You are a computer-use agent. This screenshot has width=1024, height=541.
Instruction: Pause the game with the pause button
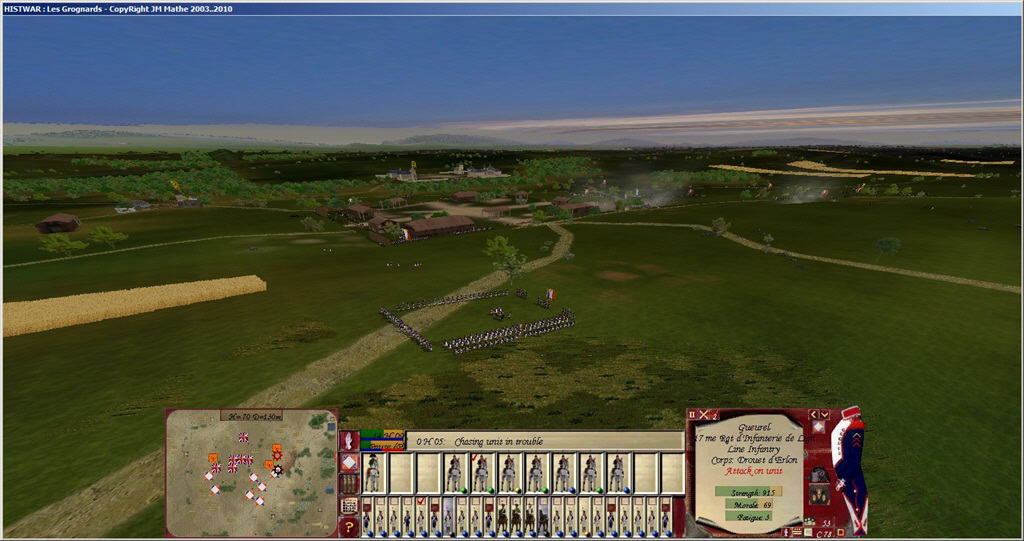point(692,414)
